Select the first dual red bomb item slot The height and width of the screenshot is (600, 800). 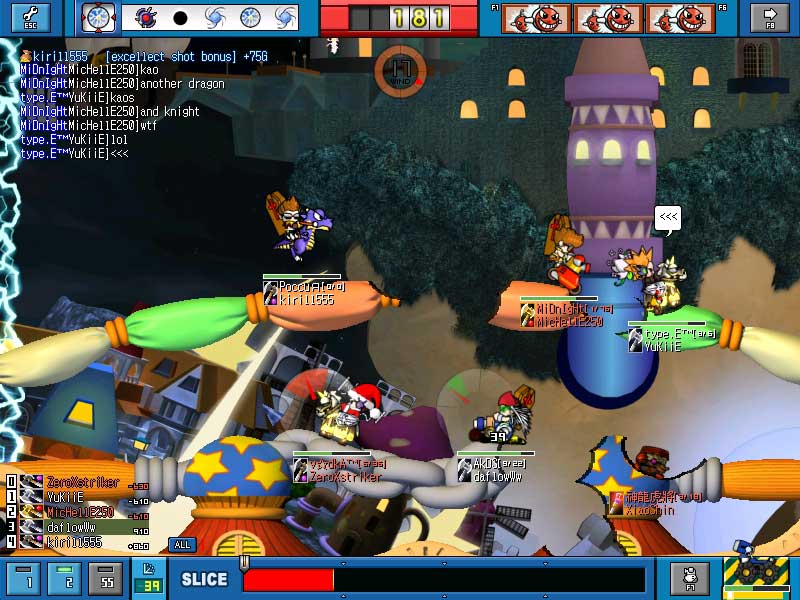pos(536,18)
